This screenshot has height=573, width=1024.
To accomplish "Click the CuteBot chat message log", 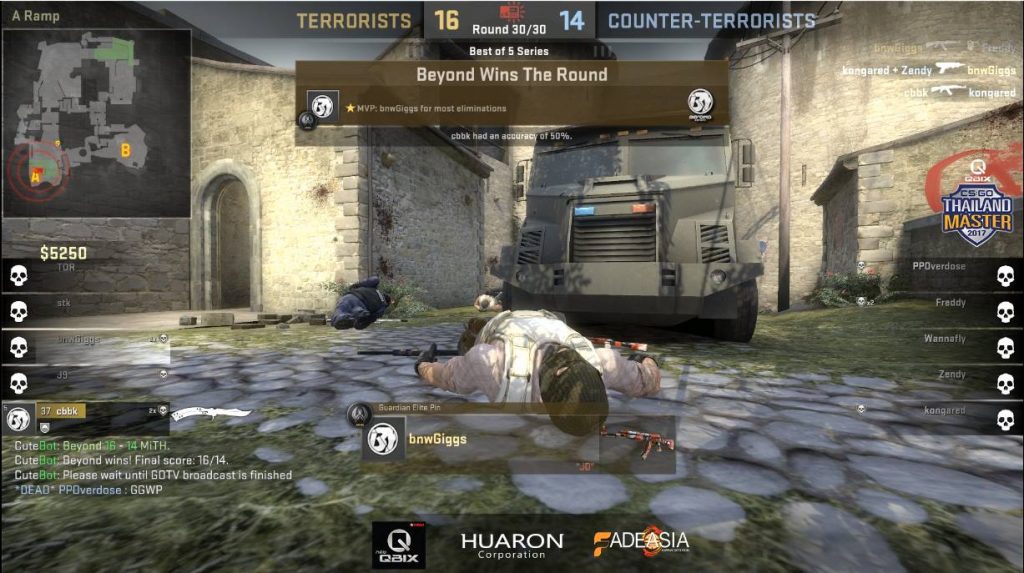I will (152, 468).
